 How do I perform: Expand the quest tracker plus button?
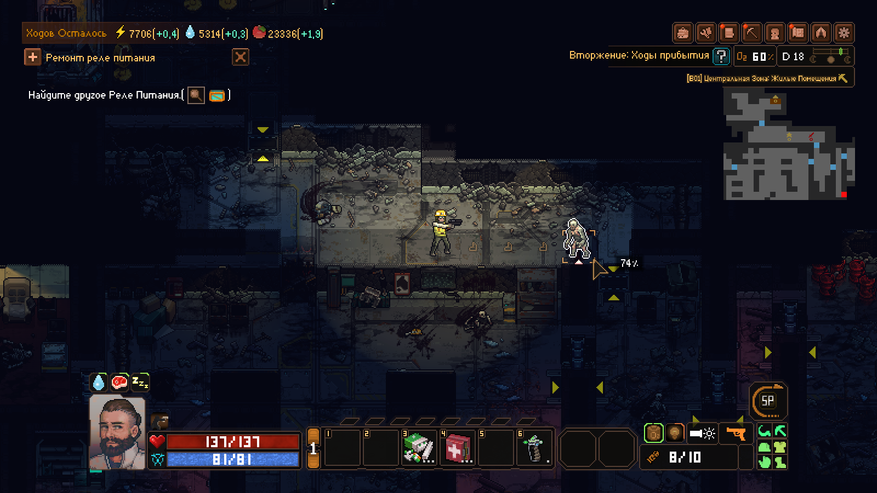32,58
